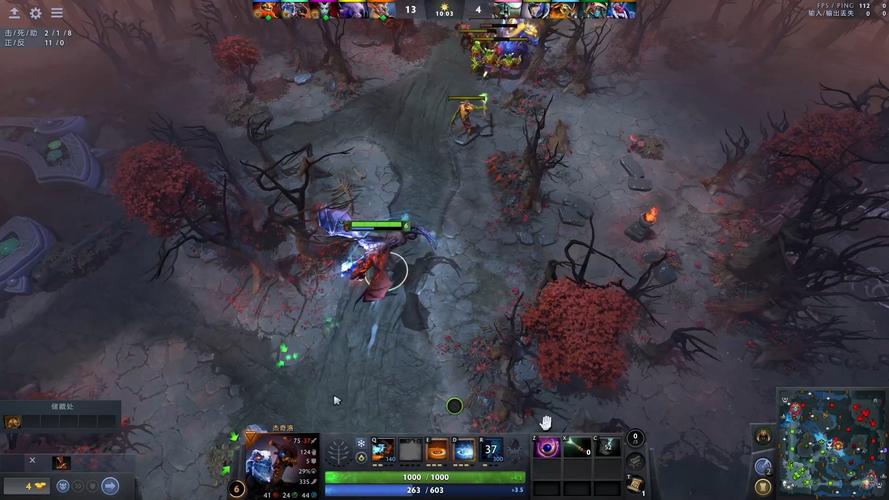This screenshot has height=500, width=889.
Task: Click the upward arrow dashboard icon
Action: click(14, 13)
